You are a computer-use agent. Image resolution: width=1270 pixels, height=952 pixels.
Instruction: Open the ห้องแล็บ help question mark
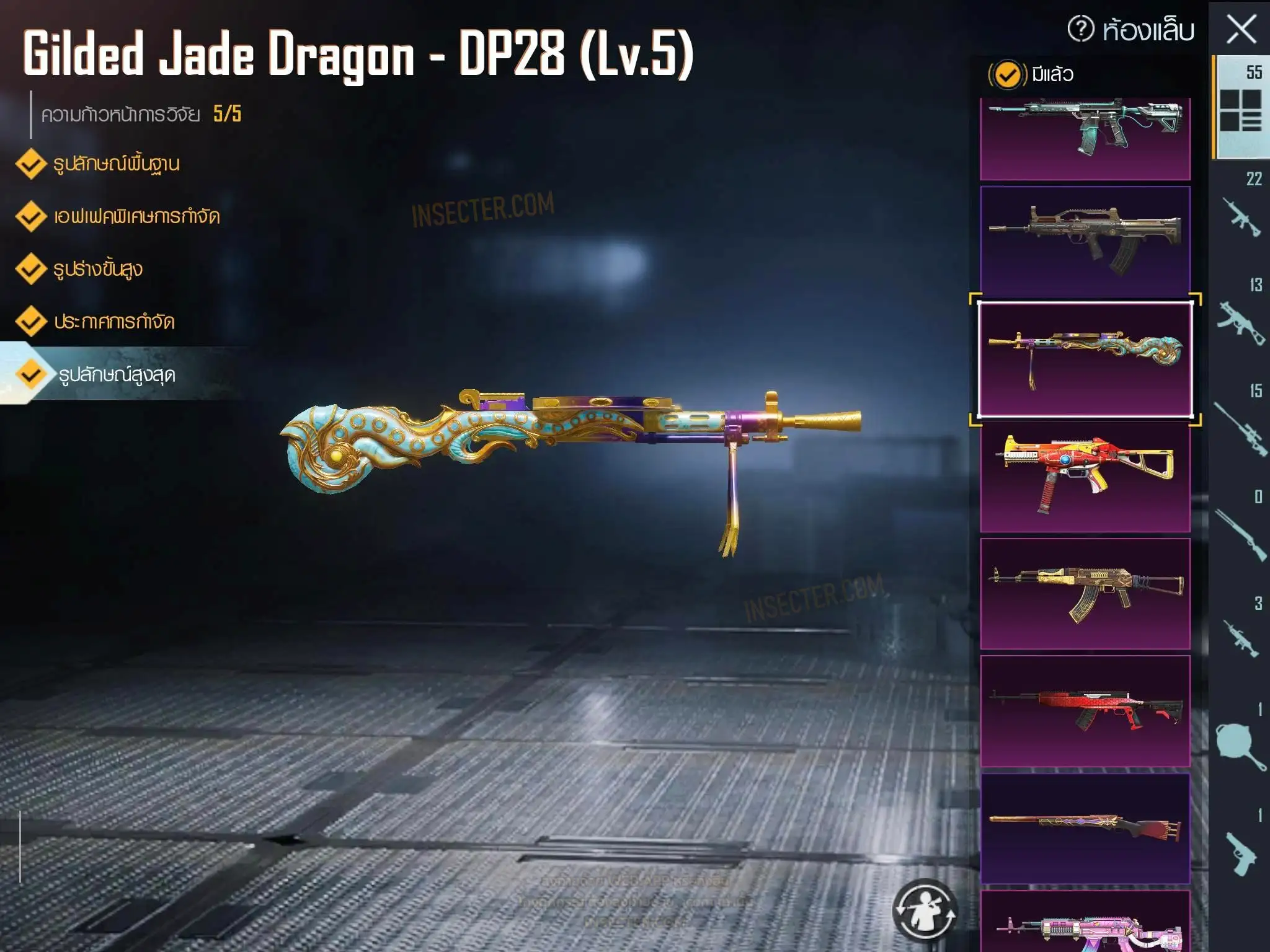1081,29
